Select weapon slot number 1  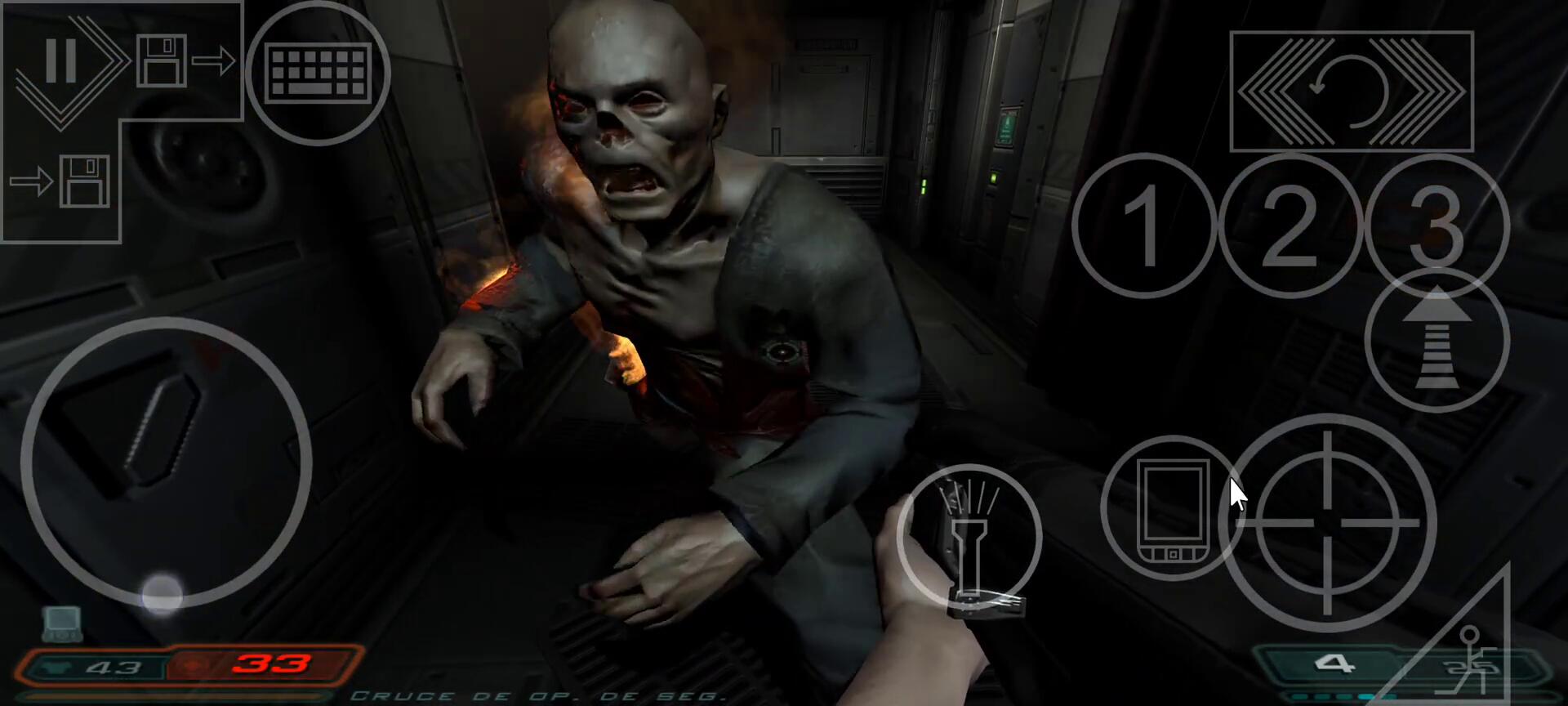tap(1144, 226)
